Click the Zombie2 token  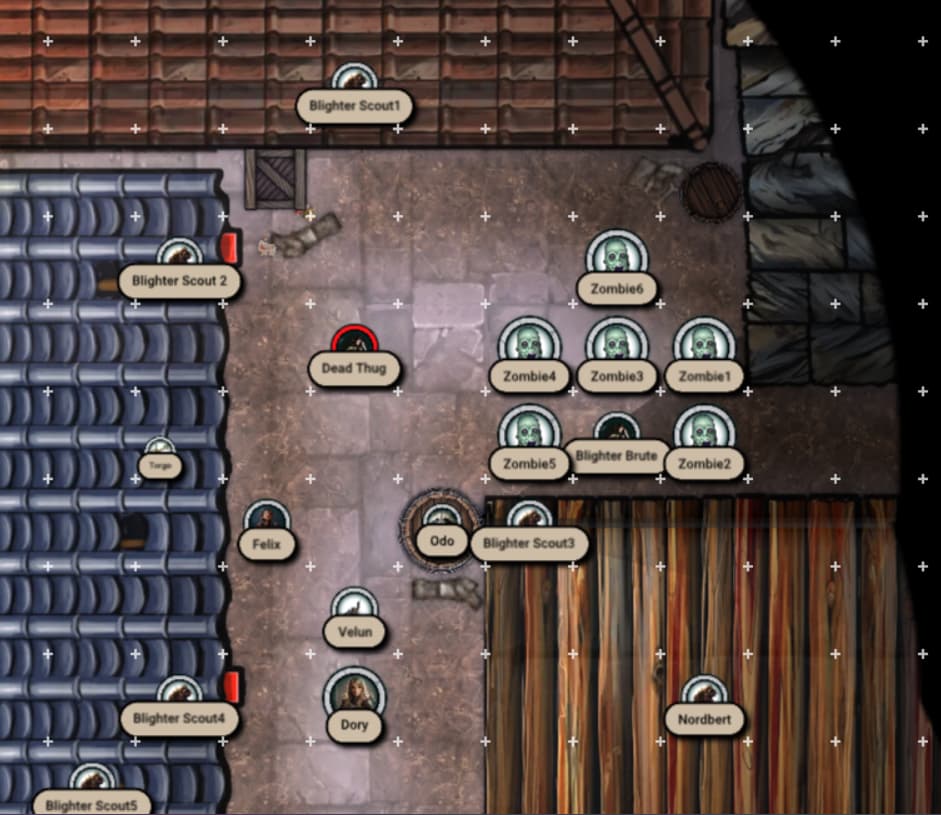(x=704, y=433)
